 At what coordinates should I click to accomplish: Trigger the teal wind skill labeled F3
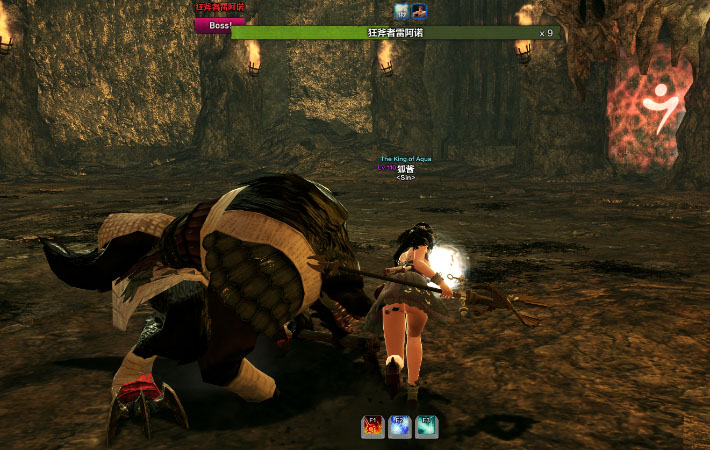point(427,427)
